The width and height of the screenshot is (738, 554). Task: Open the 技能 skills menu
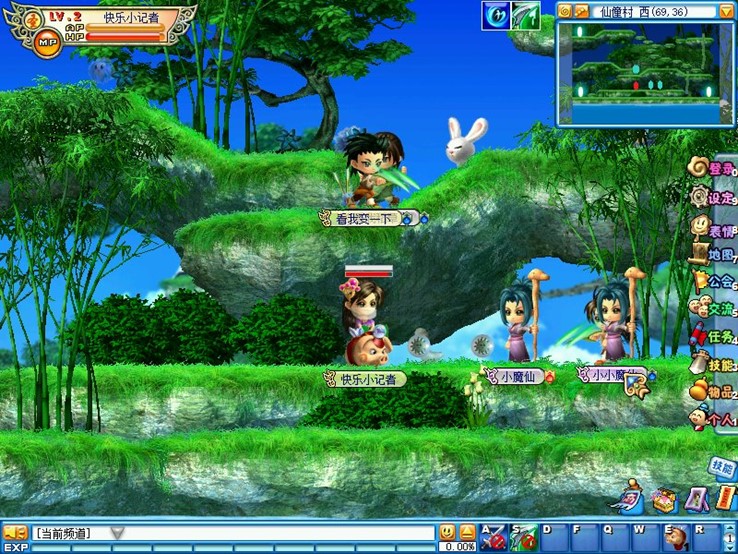click(716, 365)
